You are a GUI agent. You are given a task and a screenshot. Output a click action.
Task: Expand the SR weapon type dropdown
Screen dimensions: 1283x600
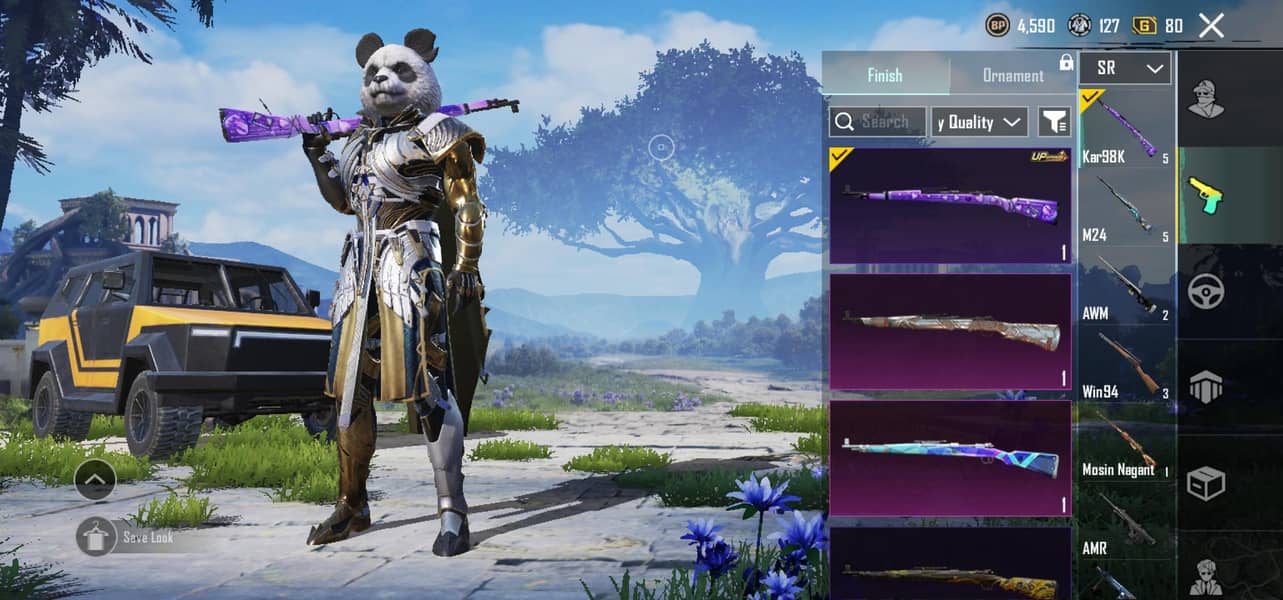1125,68
